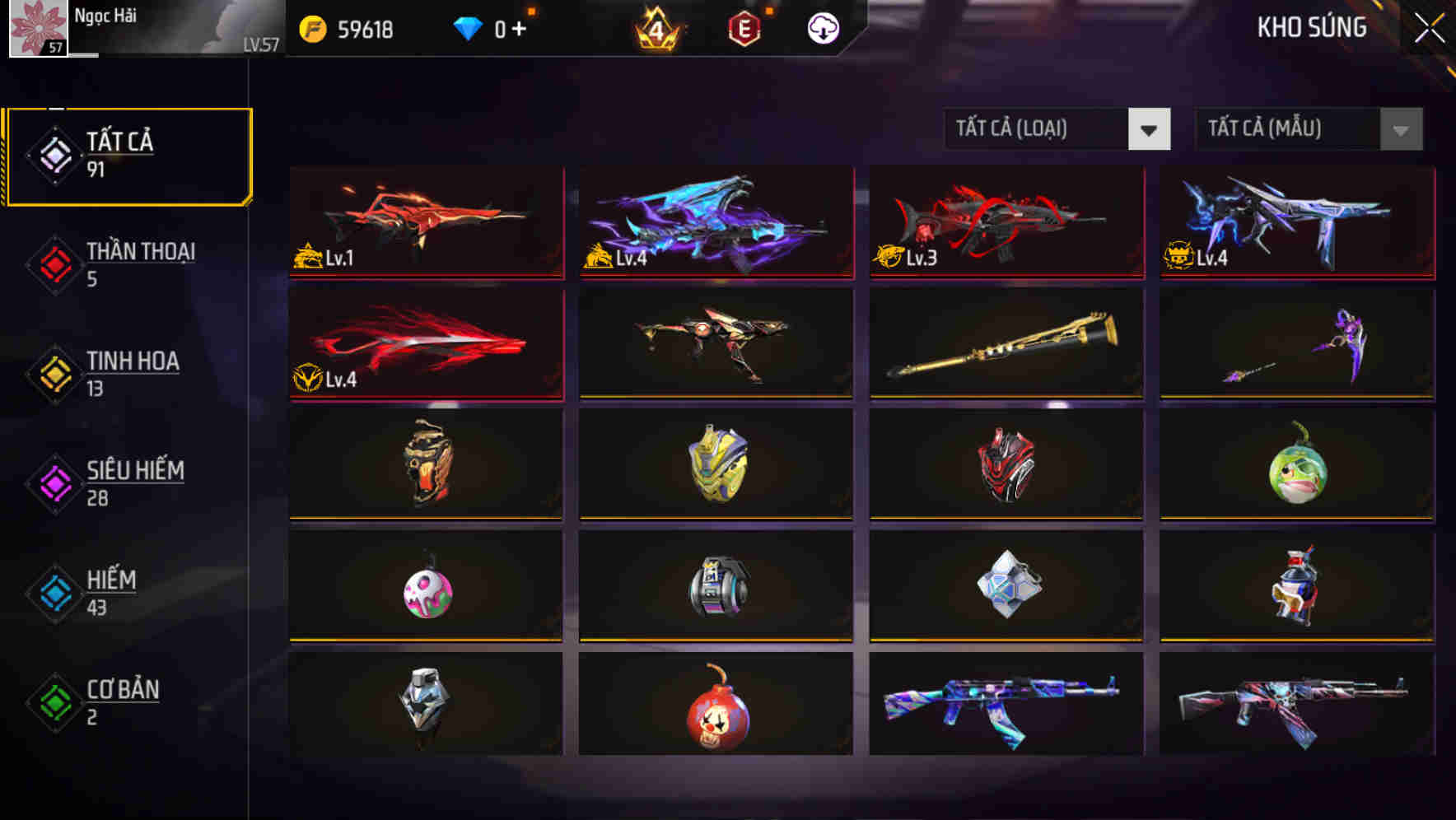Open the cloud download icon

click(821, 28)
